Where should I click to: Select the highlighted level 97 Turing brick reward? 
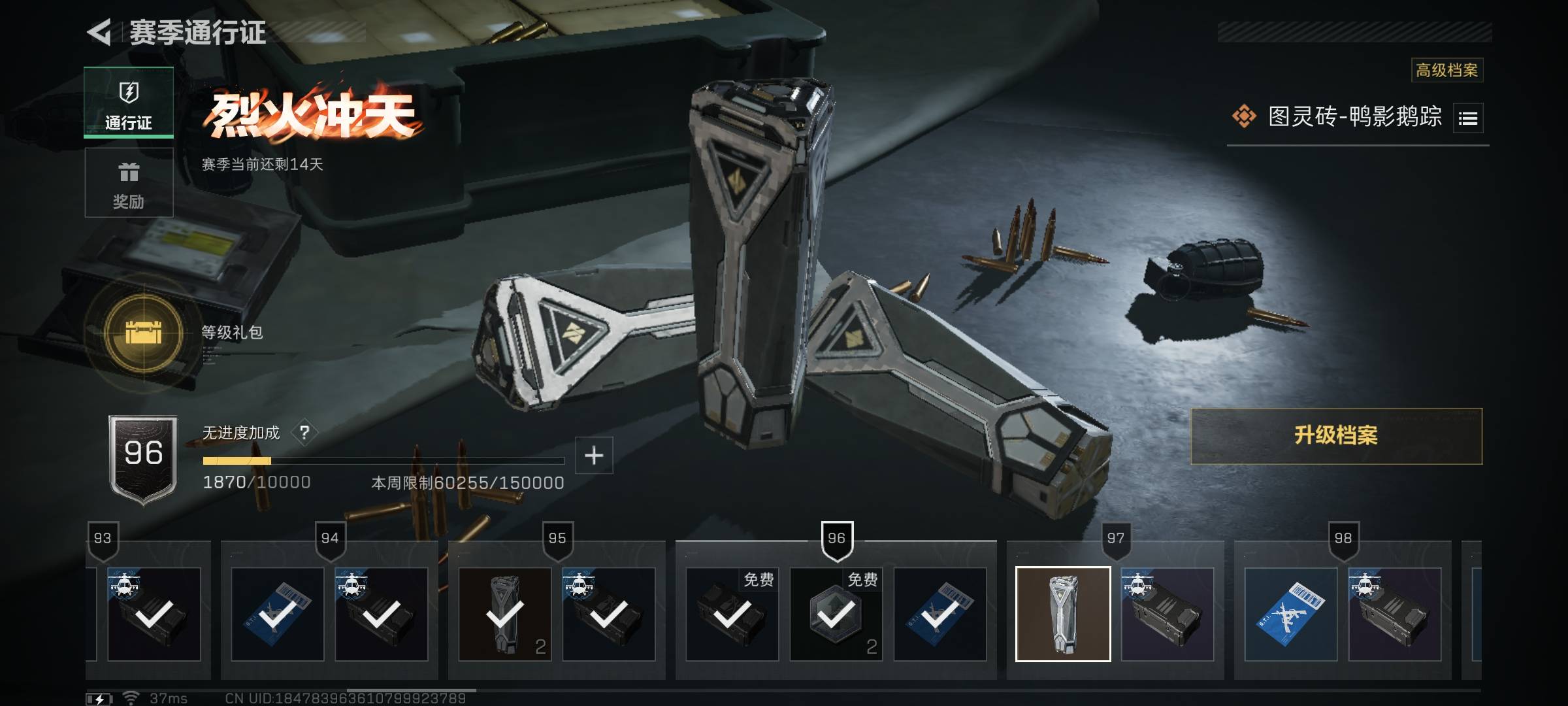[1063, 614]
